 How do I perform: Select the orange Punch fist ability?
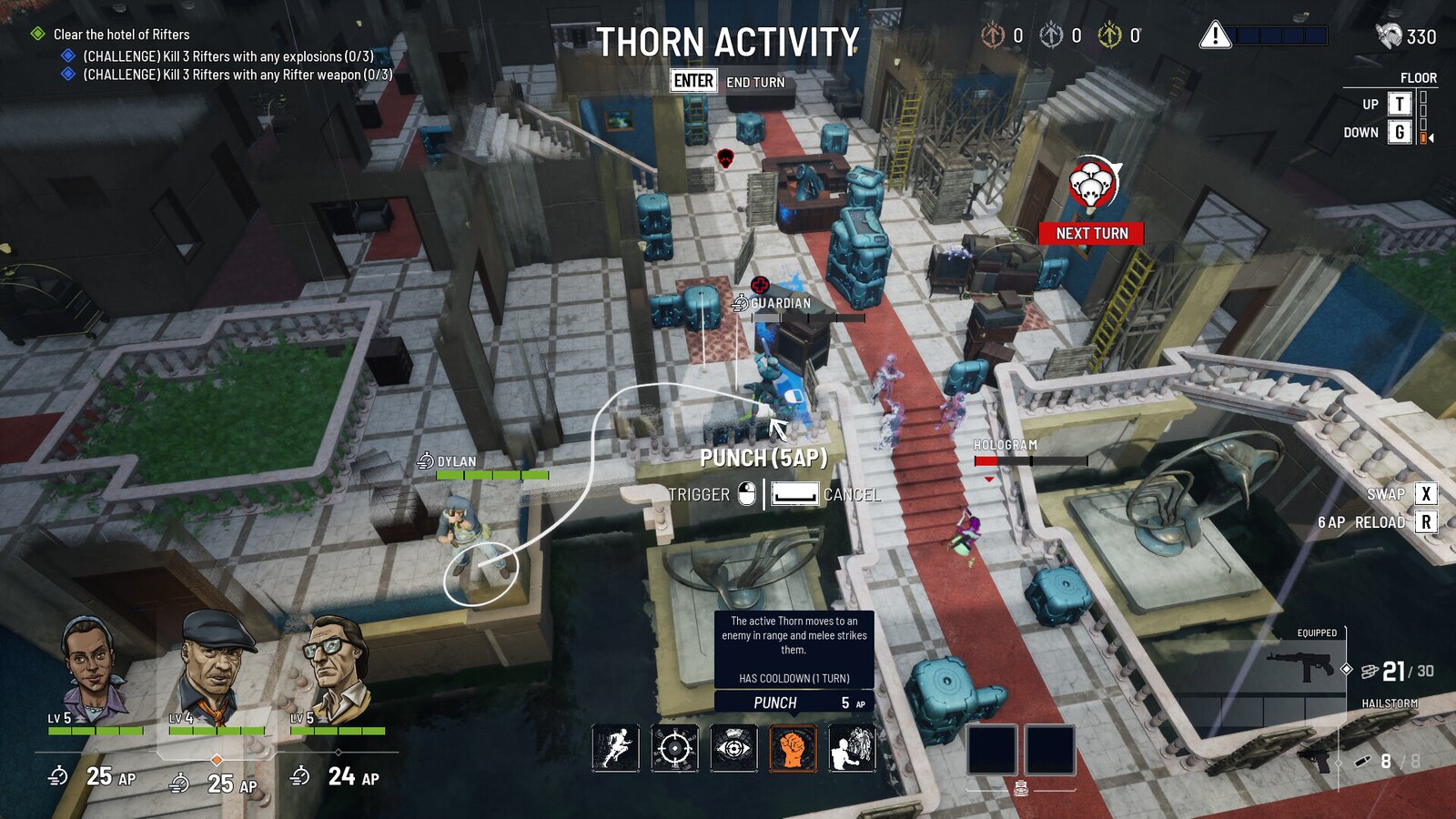[x=793, y=748]
